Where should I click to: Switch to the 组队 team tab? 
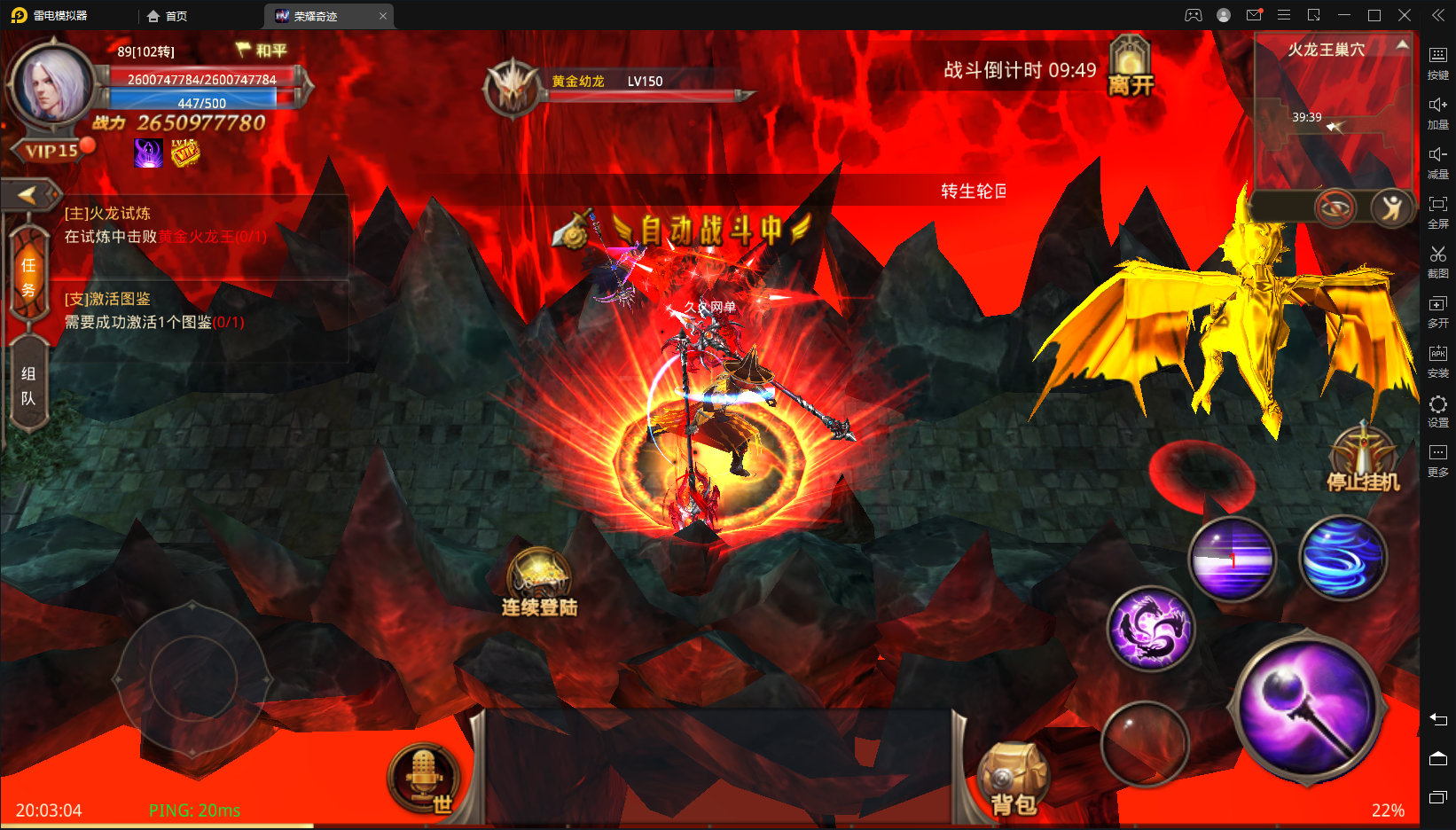click(28, 386)
